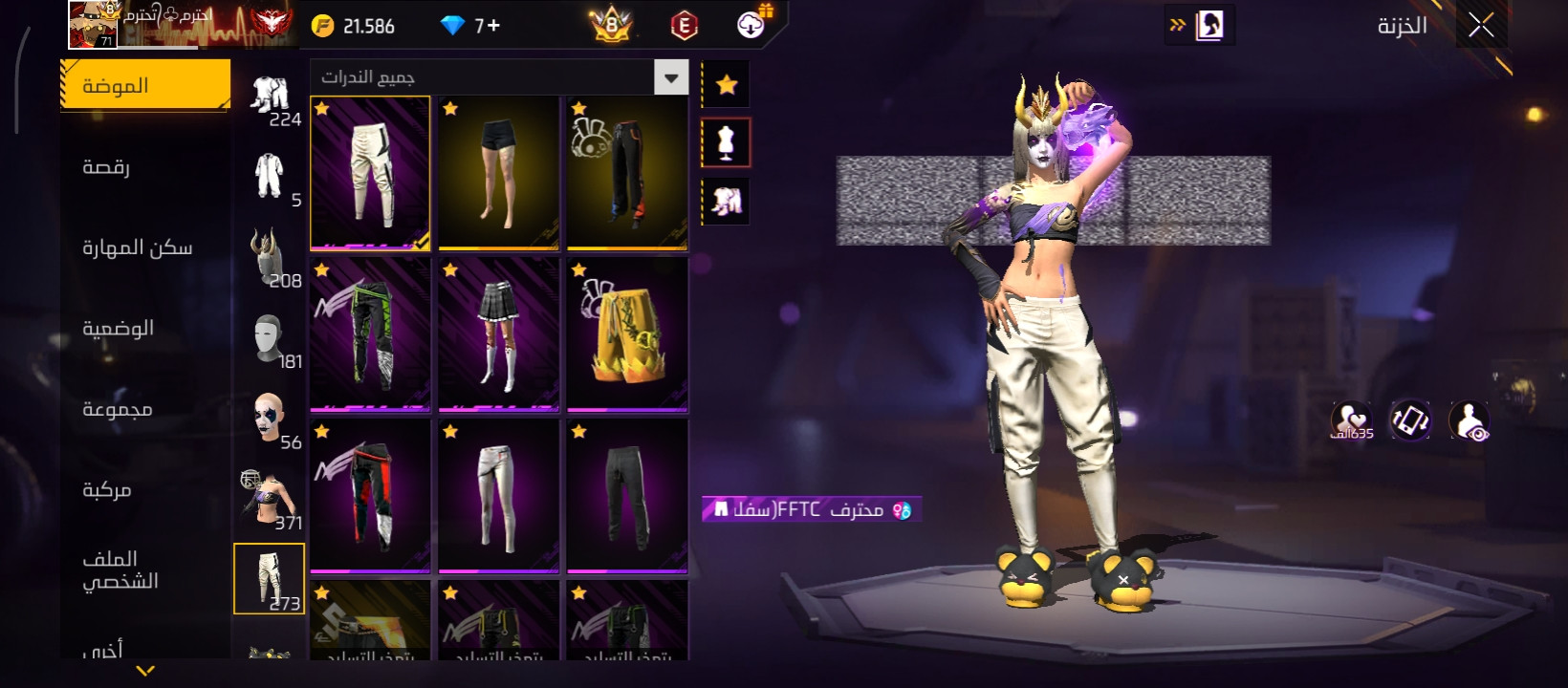
Task: Select the face mask category icon
Action: (269, 338)
